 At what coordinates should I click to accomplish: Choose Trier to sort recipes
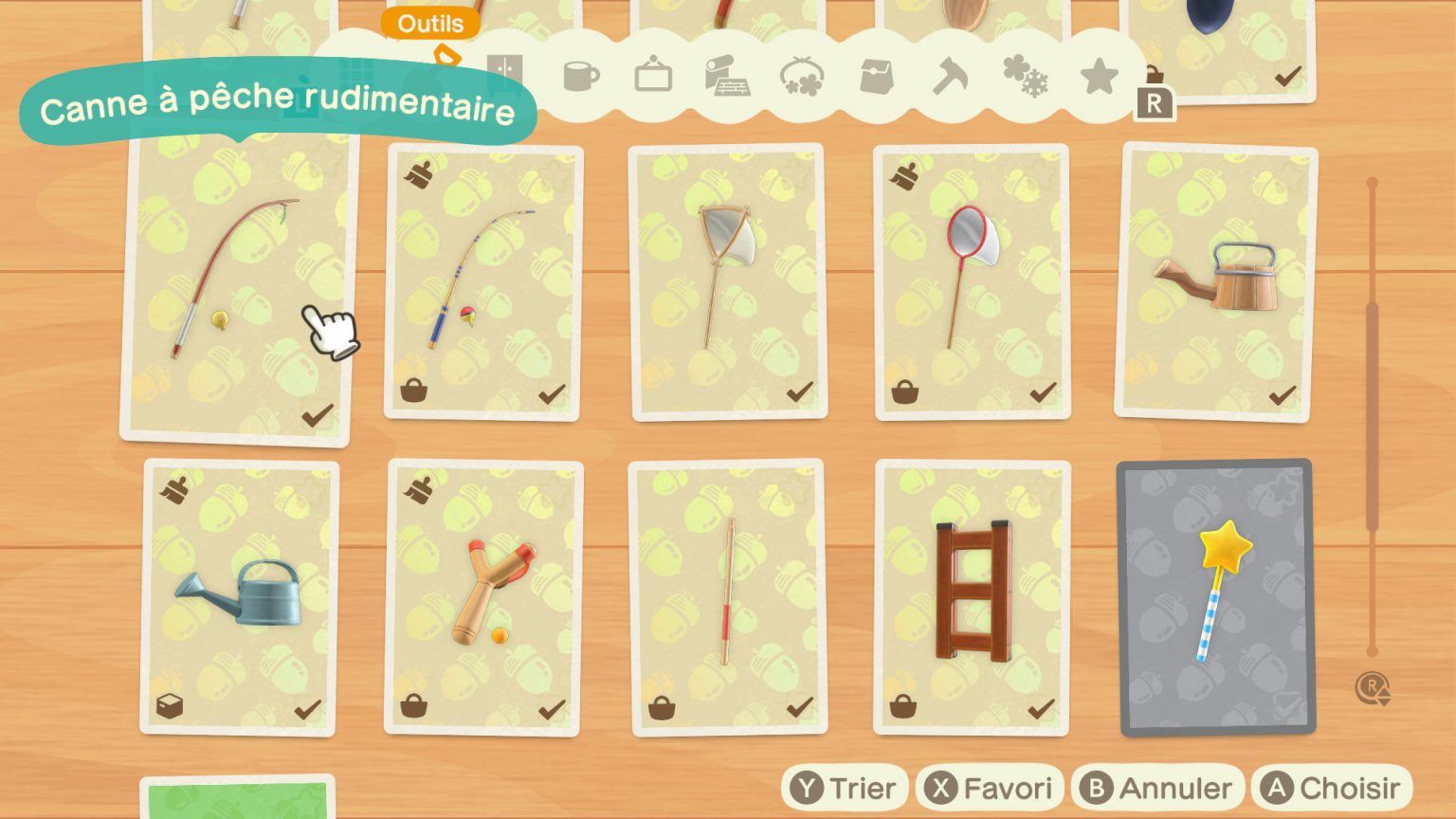[x=844, y=787]
